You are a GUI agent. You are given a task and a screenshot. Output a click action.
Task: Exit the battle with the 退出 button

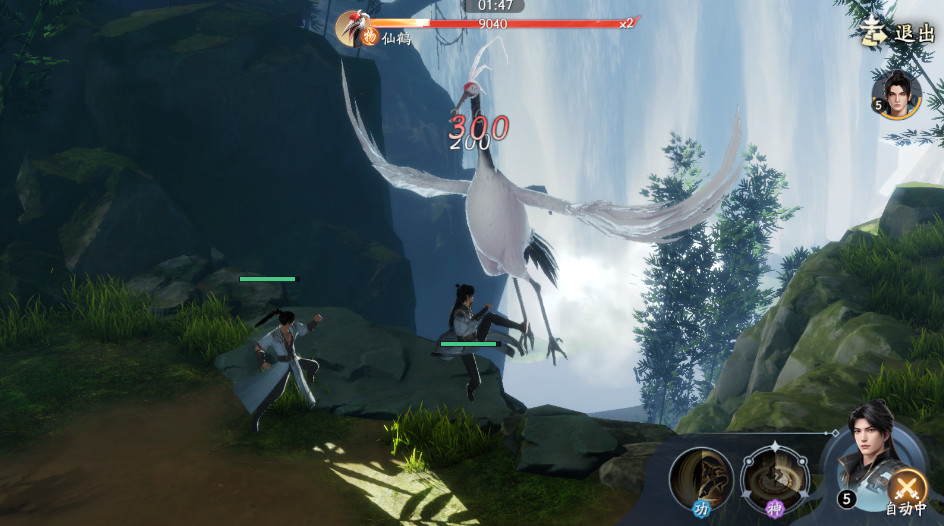[x=900, y=33]
